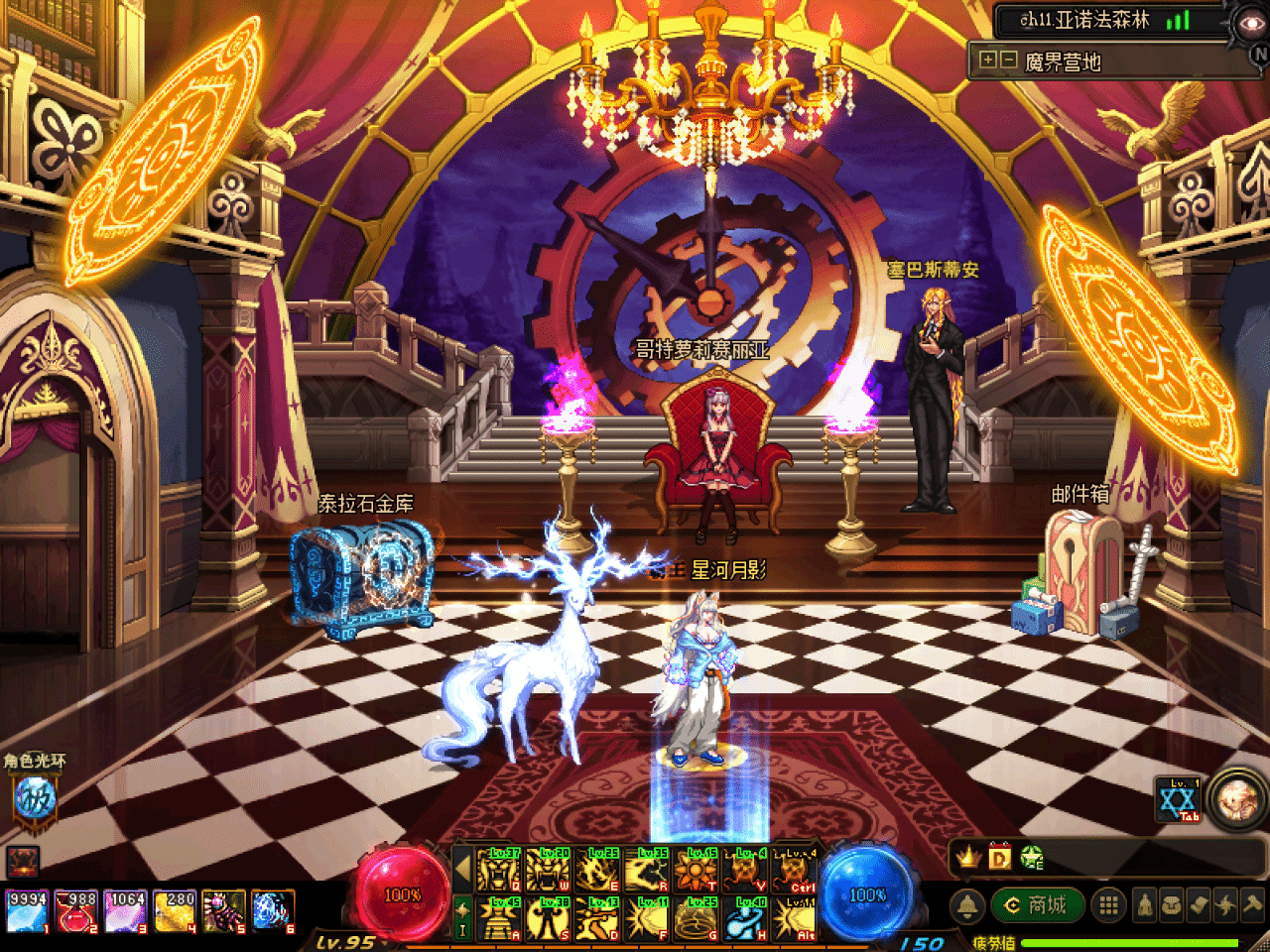
Task: Open the grid menu button
Action: point(1108,904)
